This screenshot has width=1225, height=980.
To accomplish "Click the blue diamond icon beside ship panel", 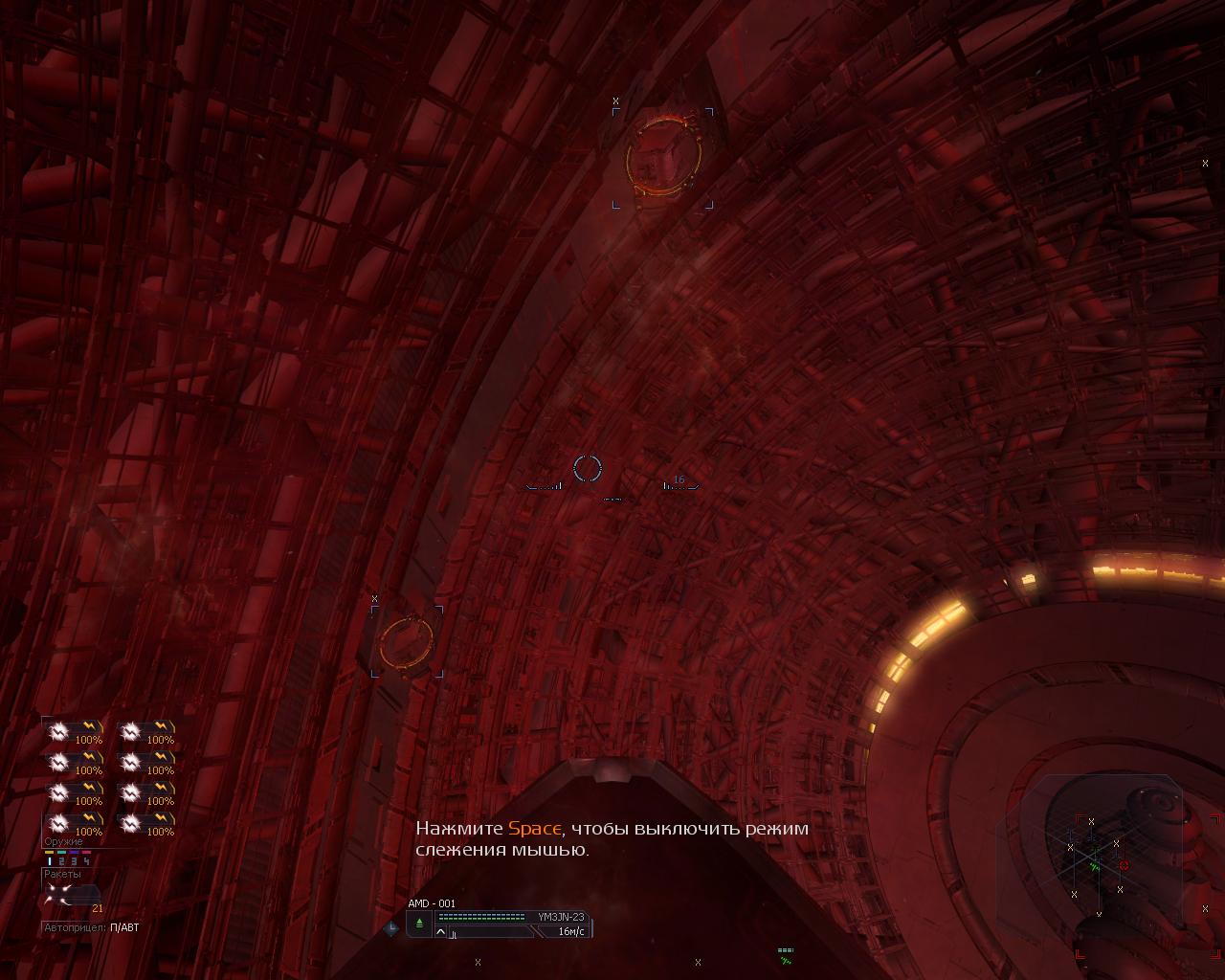I will click(390, 927).
